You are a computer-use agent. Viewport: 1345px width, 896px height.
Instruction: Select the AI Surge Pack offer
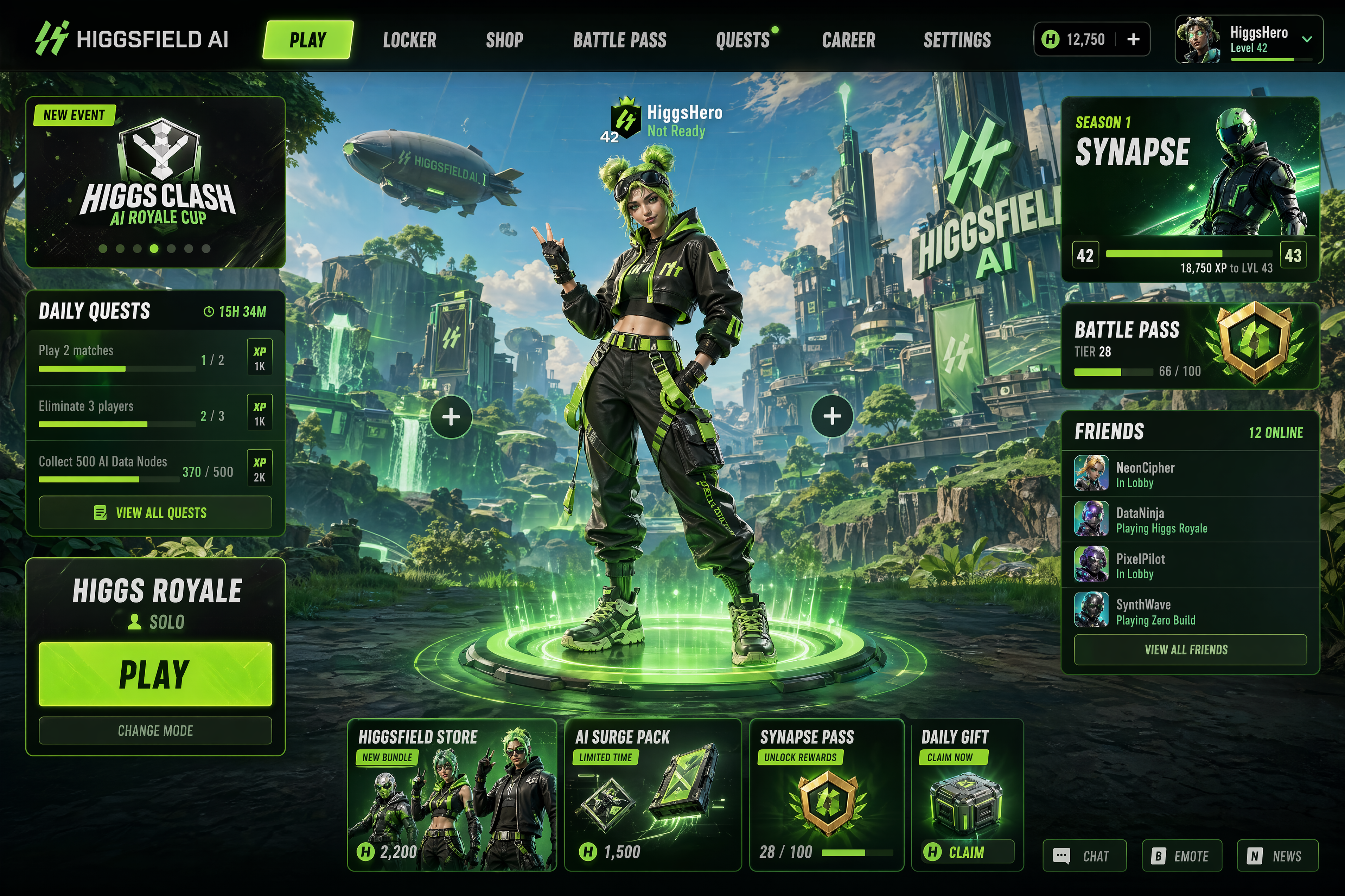pos(652,794)
